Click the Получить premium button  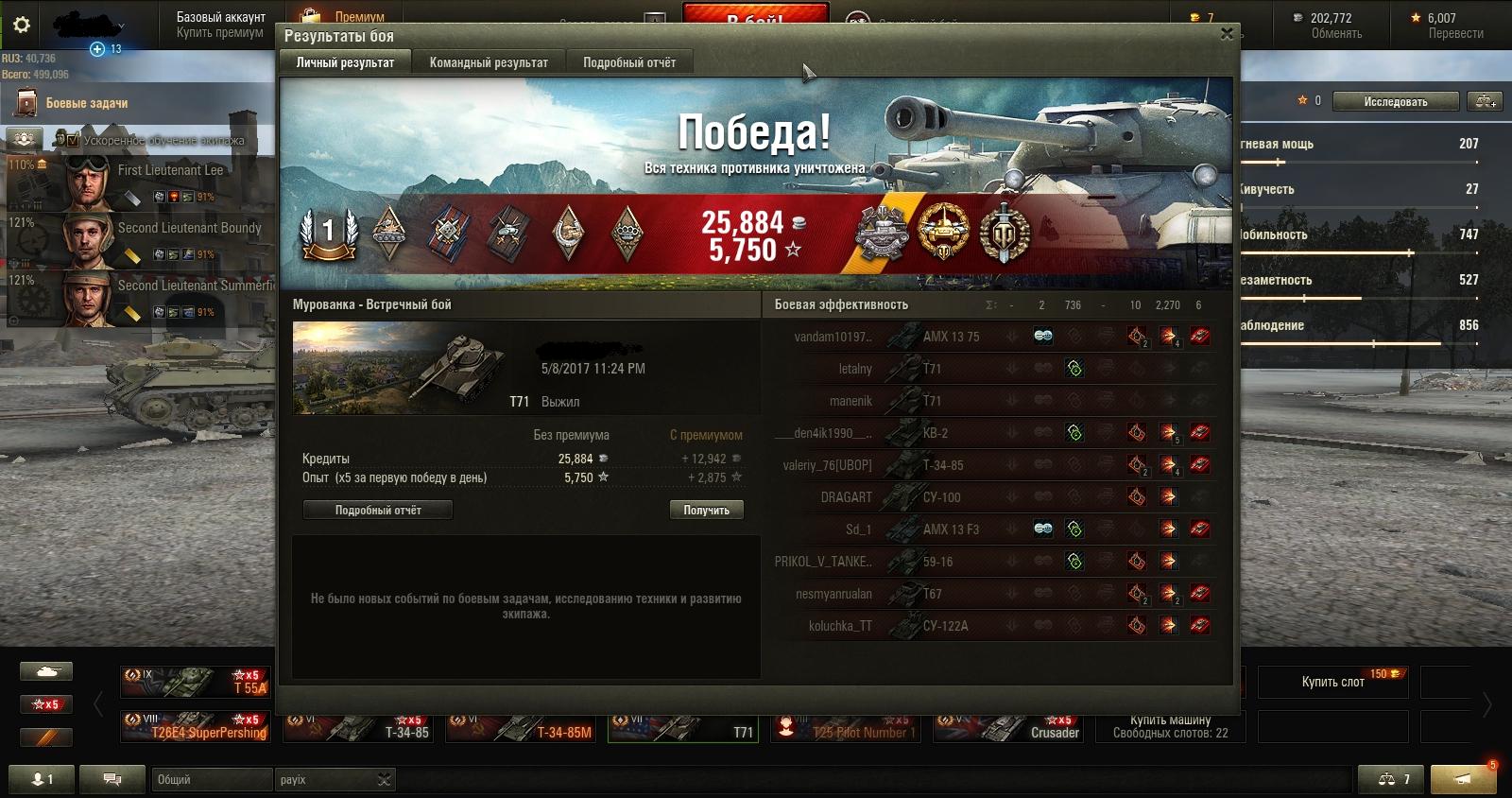pyautogui.click(x=706, y=511)
